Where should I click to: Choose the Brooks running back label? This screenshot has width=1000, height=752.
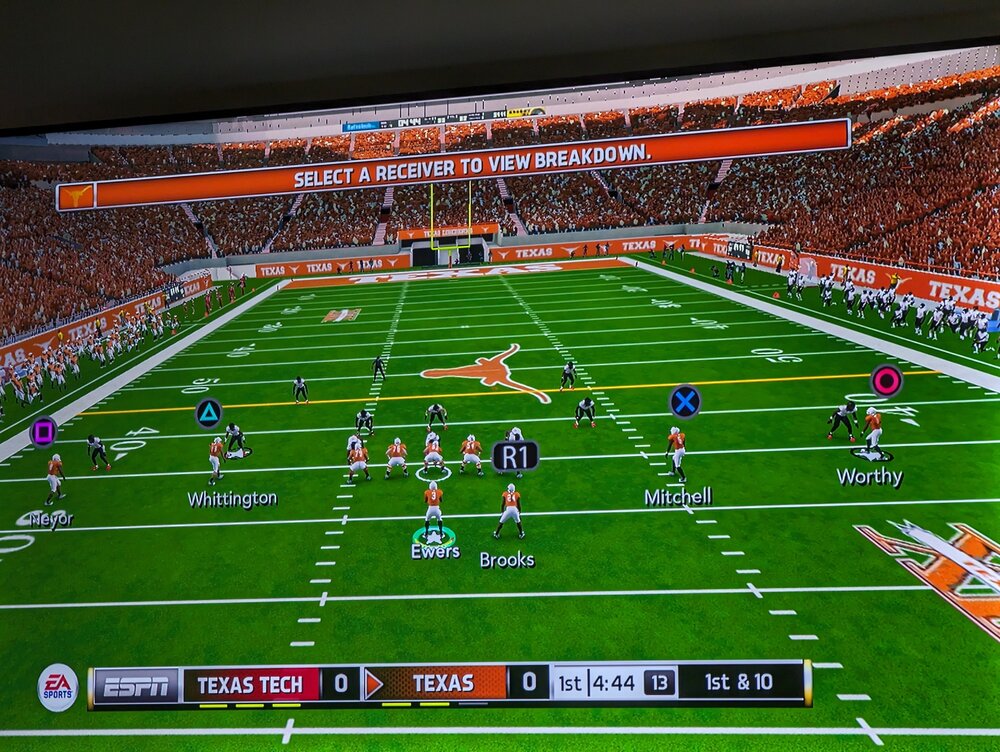click(507, 560)
